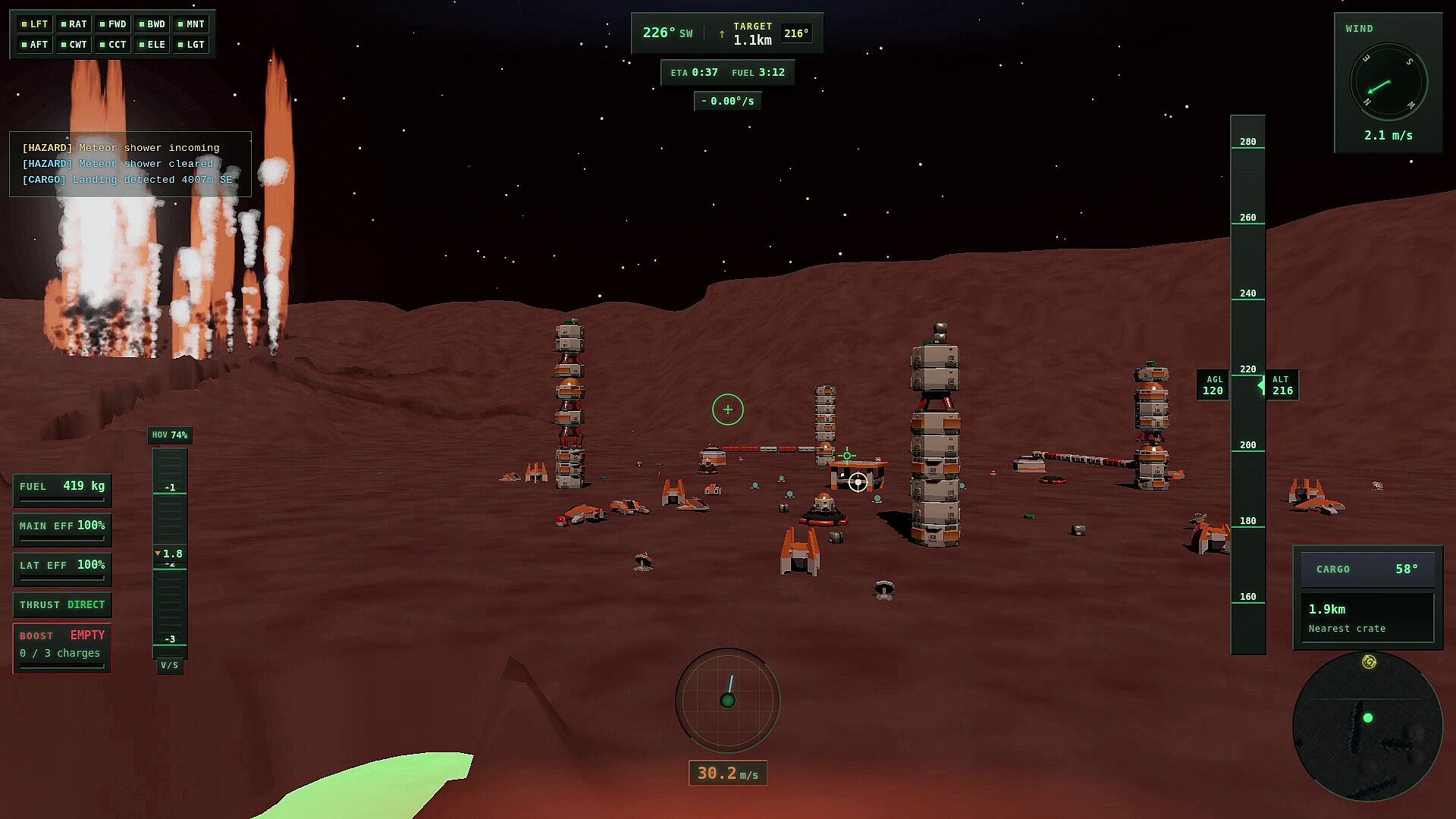Select the TARGET distance panel
This screenshot has width=1456, height=819.
[x=752, y=34]
